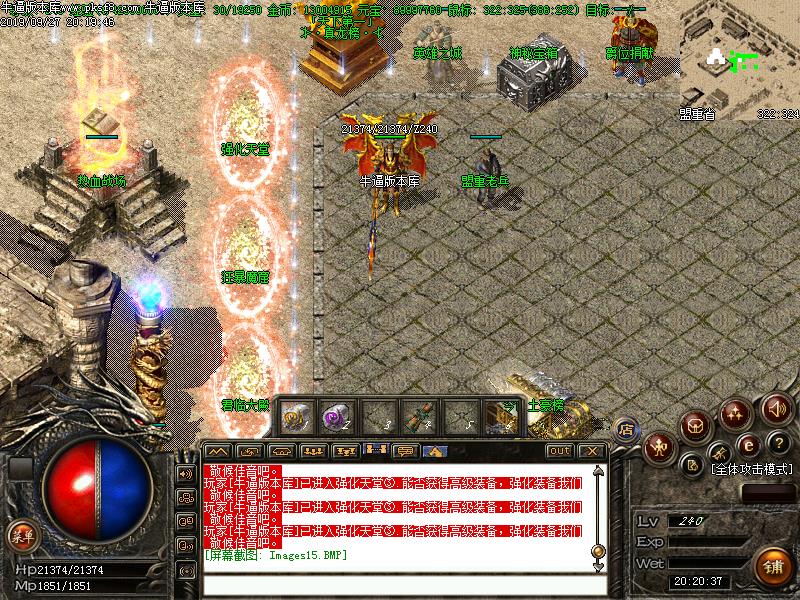Toggle the small speaker chat channel button

185,473
